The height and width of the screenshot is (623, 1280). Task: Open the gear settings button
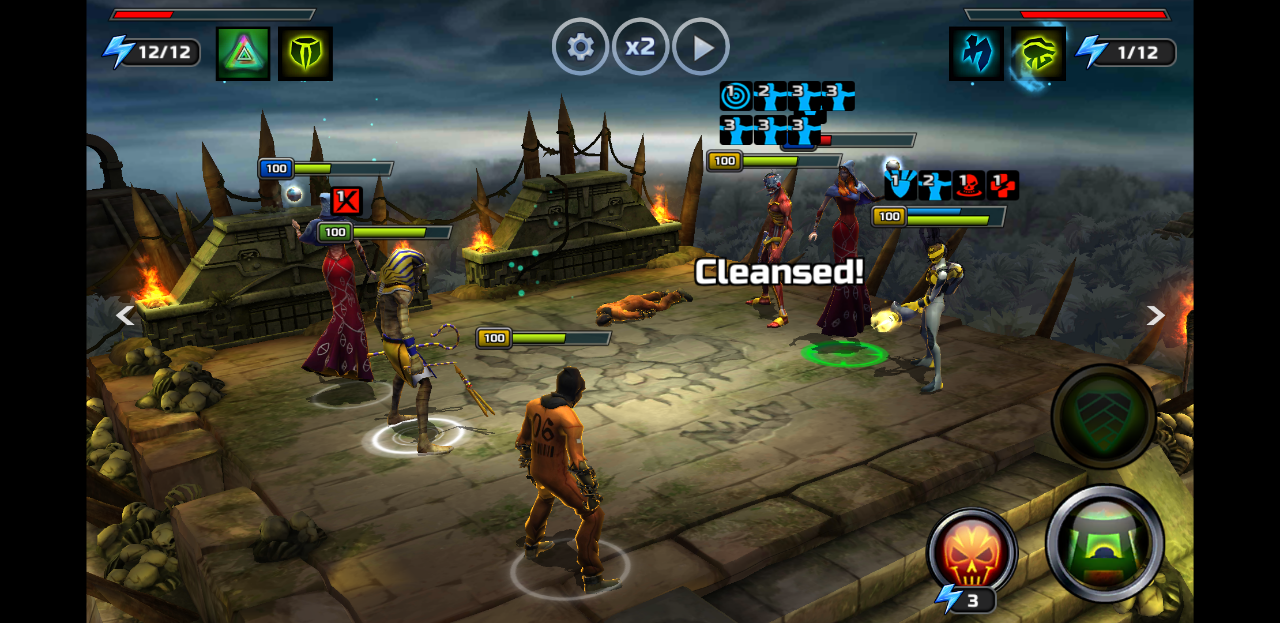[x=580, y=47]
